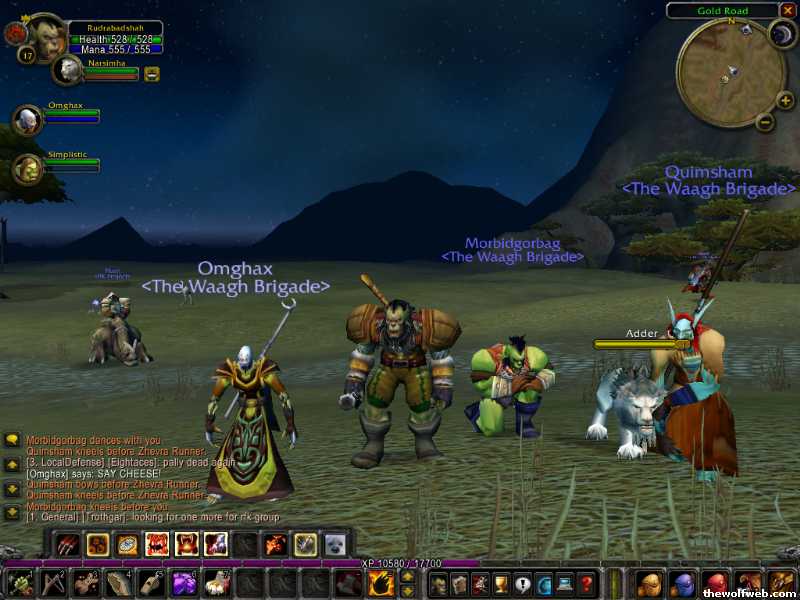
Task: Target the pet Narsimha's portrait
Action: coord(69,70)
